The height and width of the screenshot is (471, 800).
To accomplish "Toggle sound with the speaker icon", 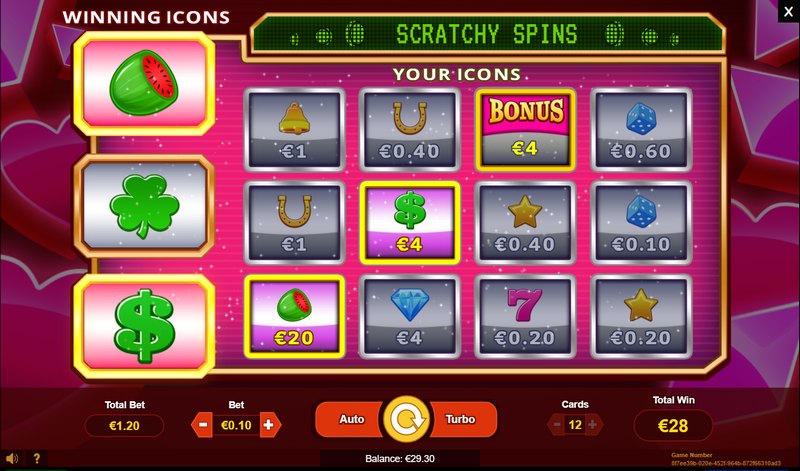I will pos(12,459).
